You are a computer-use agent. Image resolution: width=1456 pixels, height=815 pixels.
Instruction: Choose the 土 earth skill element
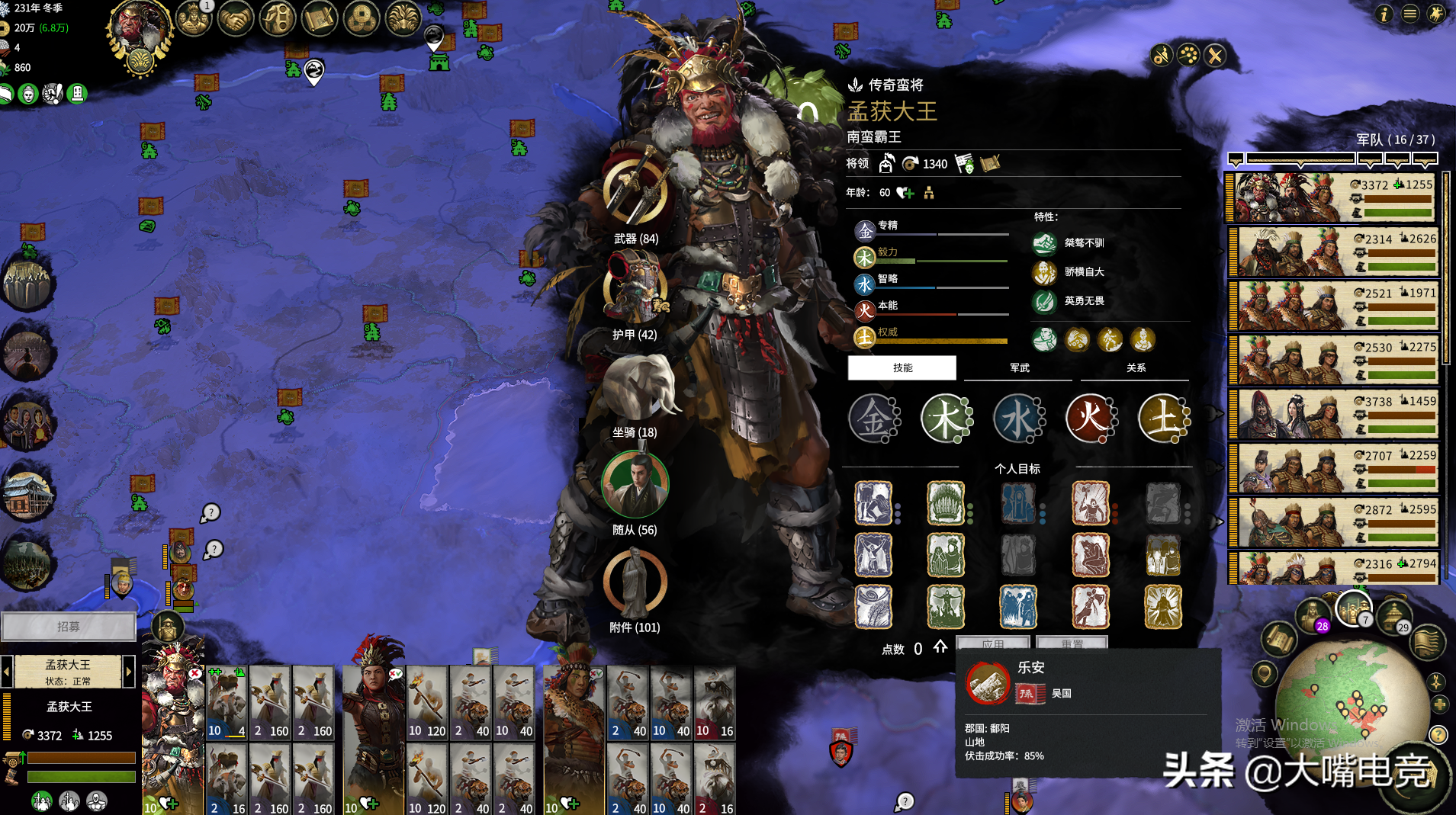(1162, 419)
